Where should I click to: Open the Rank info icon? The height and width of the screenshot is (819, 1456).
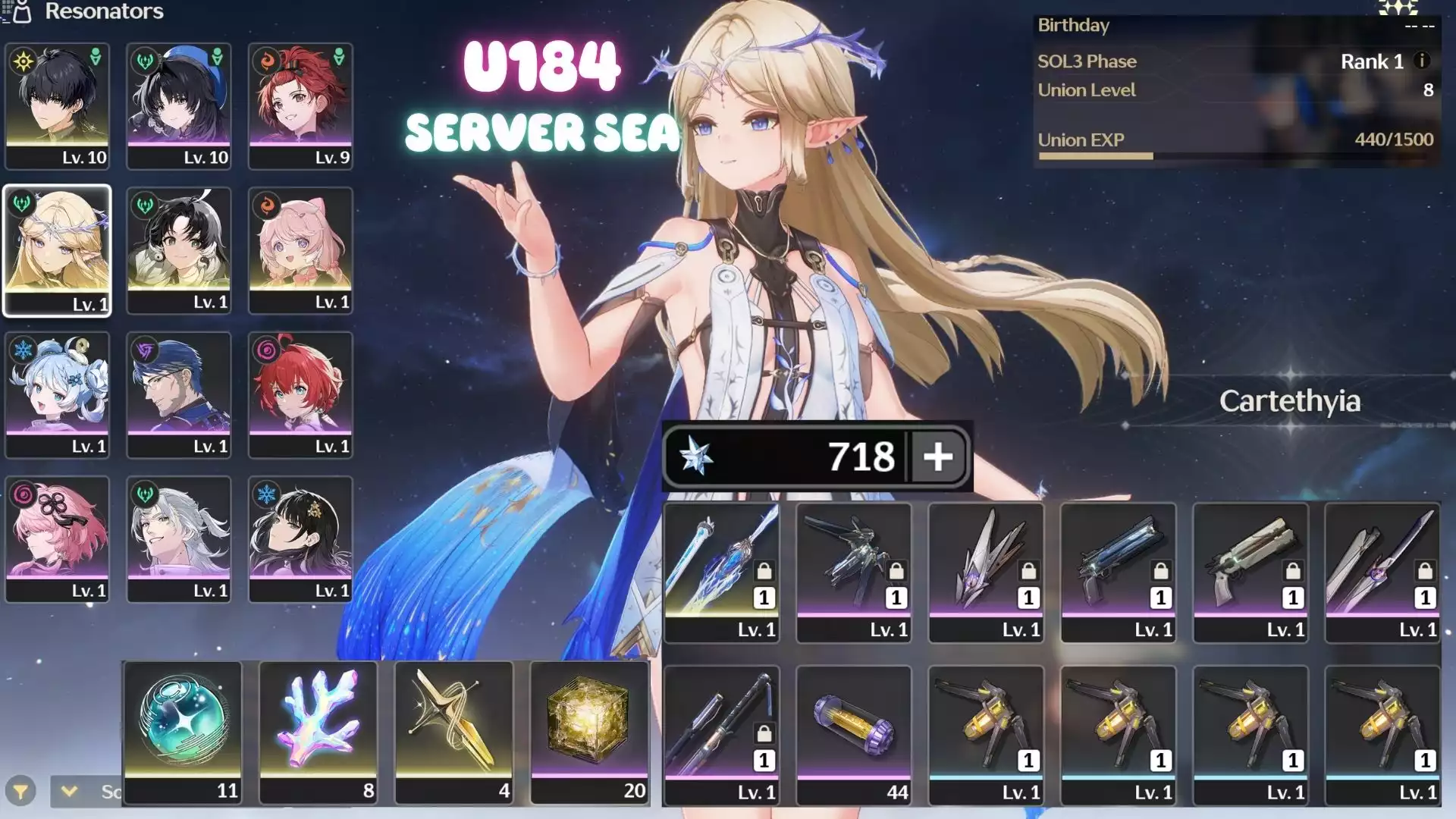coord(1423,61)
